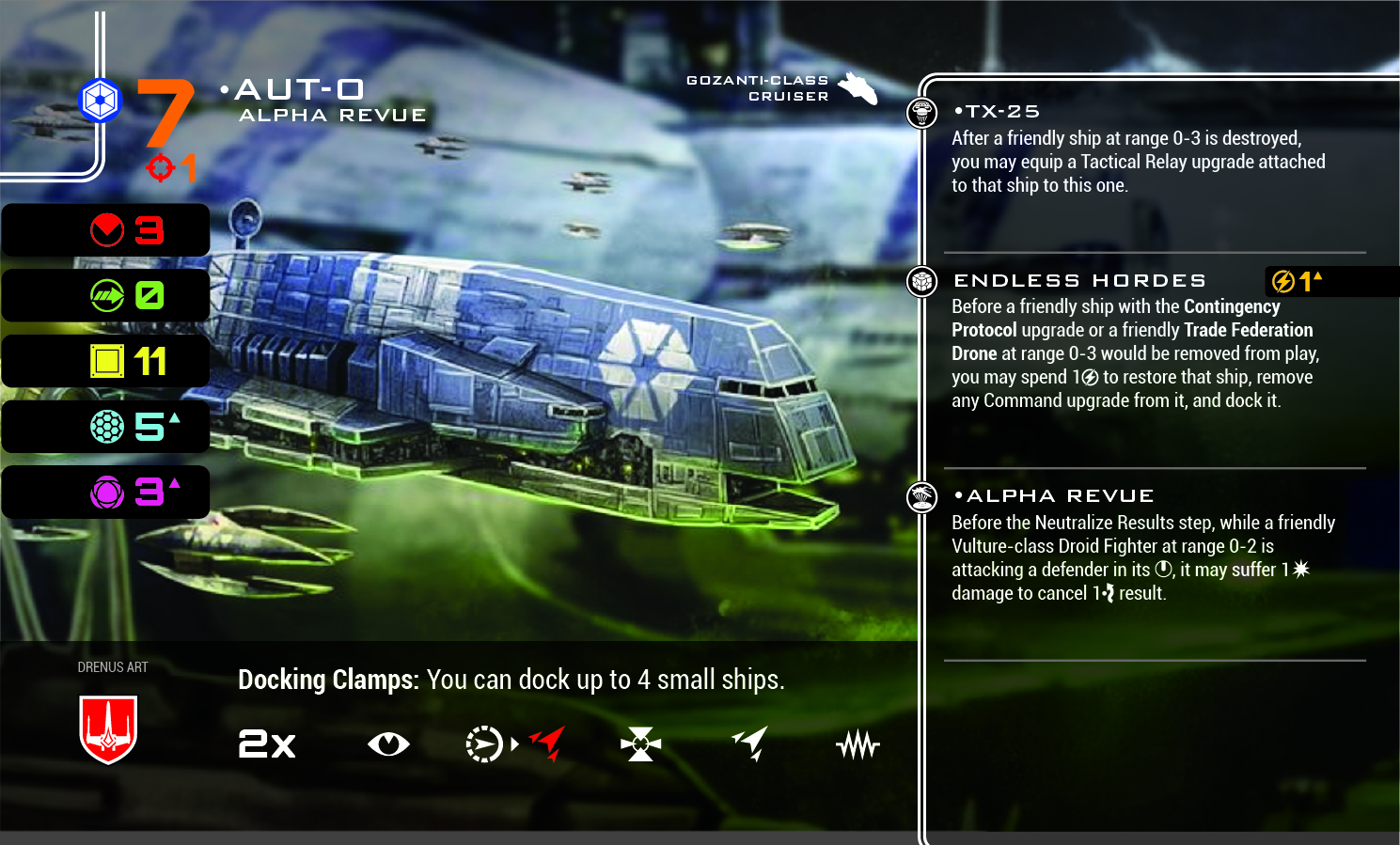Pick the white waveform Jam action icon
Image resolution: width=1400 pixels, height=845 pixels.
(857, 745)
